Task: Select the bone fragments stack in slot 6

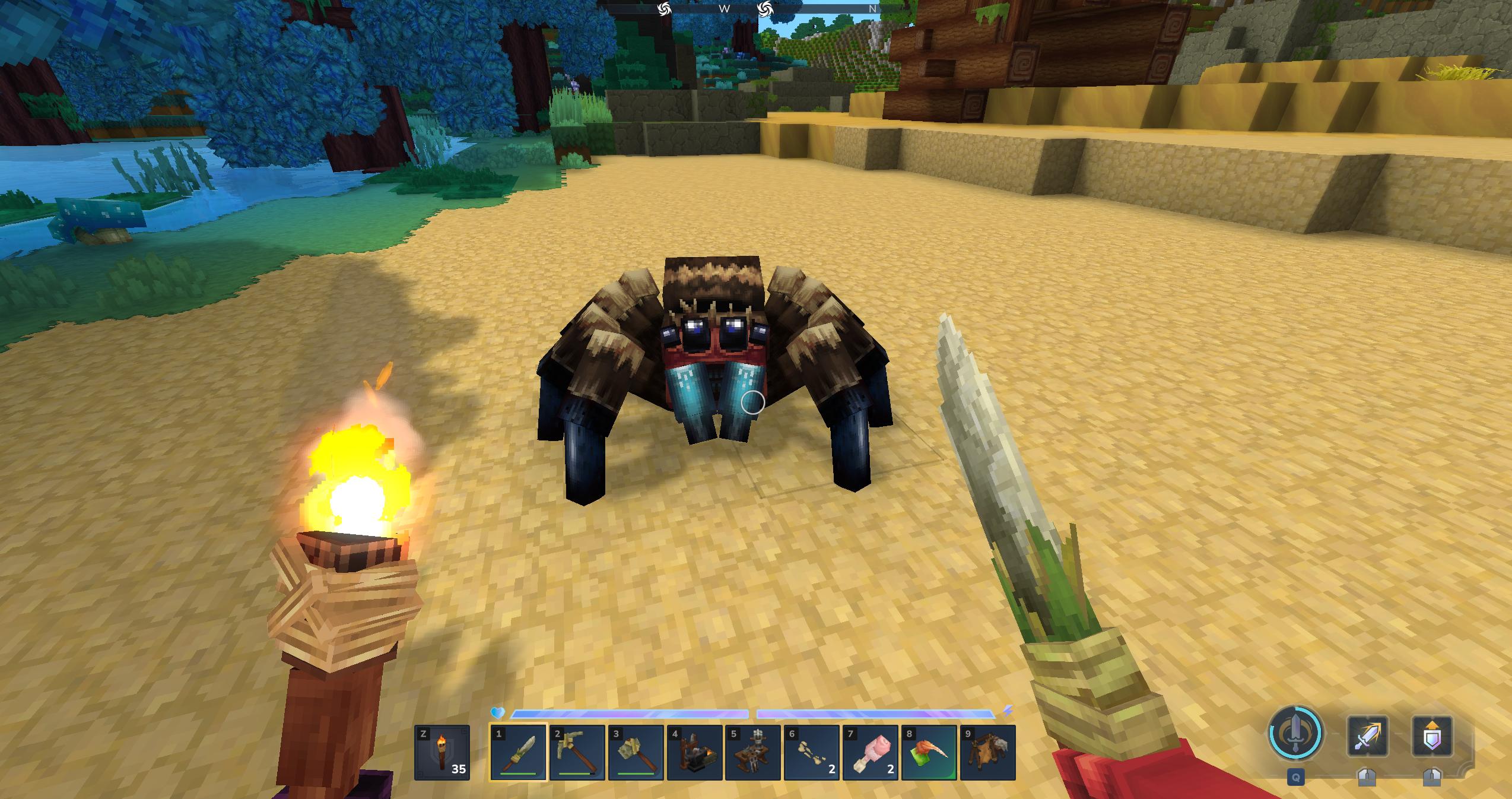Action: pos(812,753)
